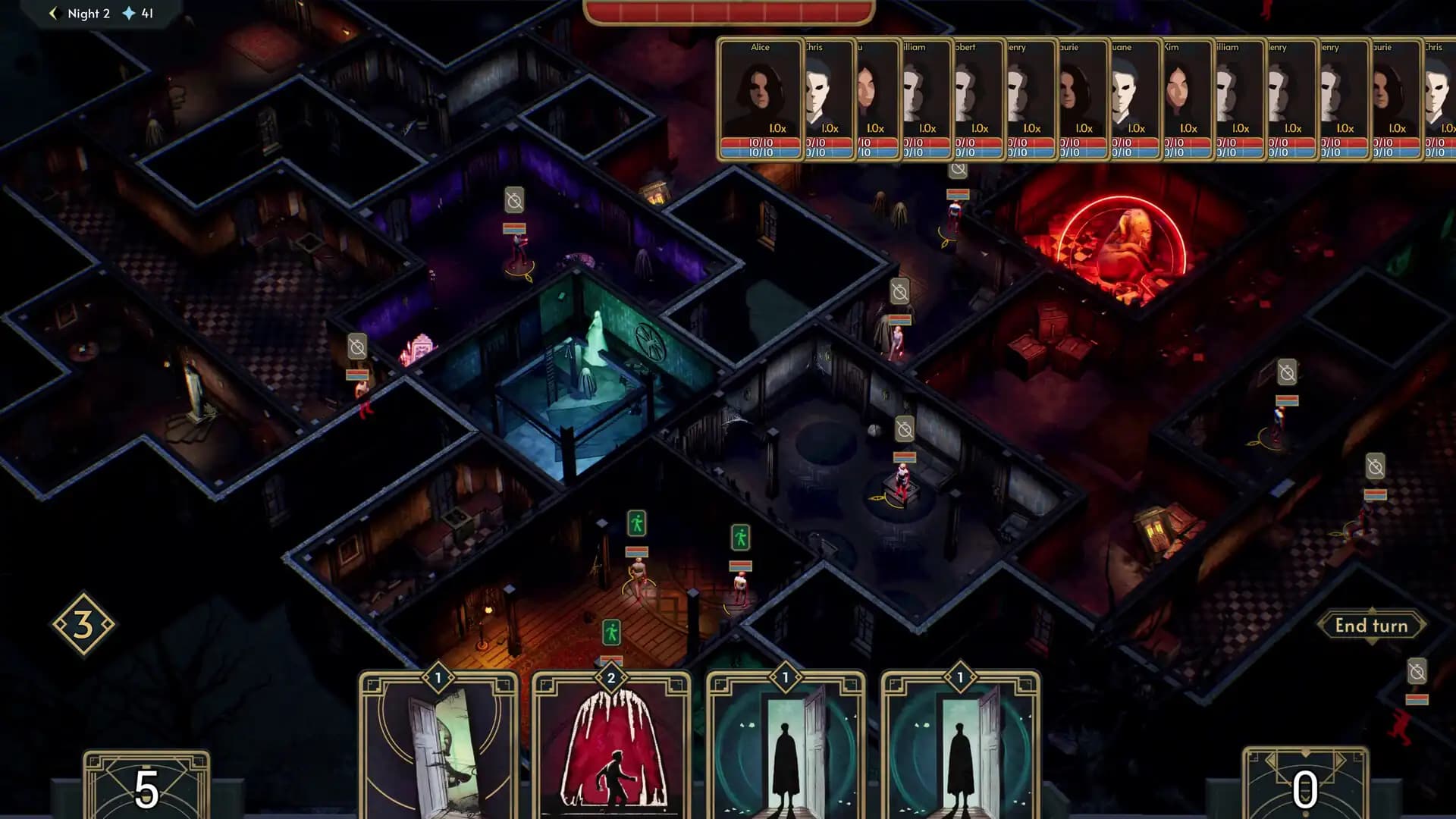Open the Night 2 label menu

pyautogui.click(x=88, y=13)
